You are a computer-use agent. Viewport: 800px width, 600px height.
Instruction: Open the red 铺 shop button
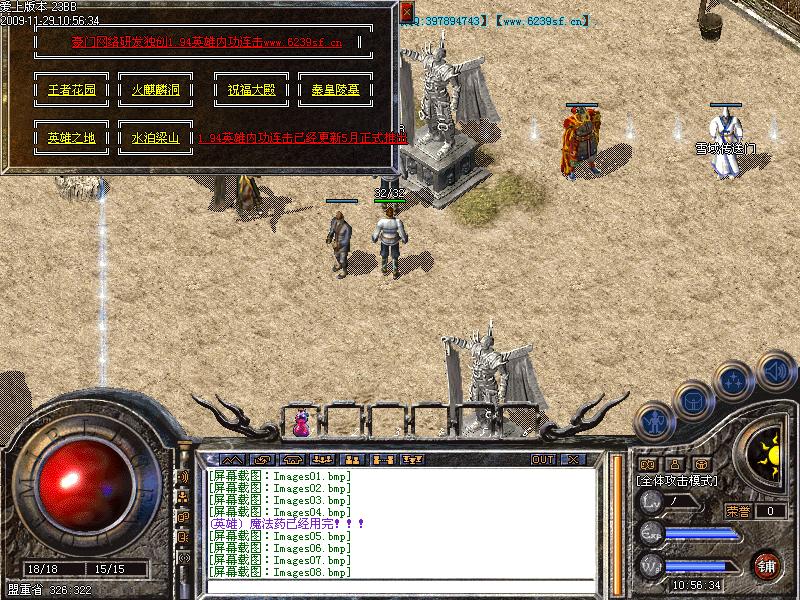pos(766,564)
